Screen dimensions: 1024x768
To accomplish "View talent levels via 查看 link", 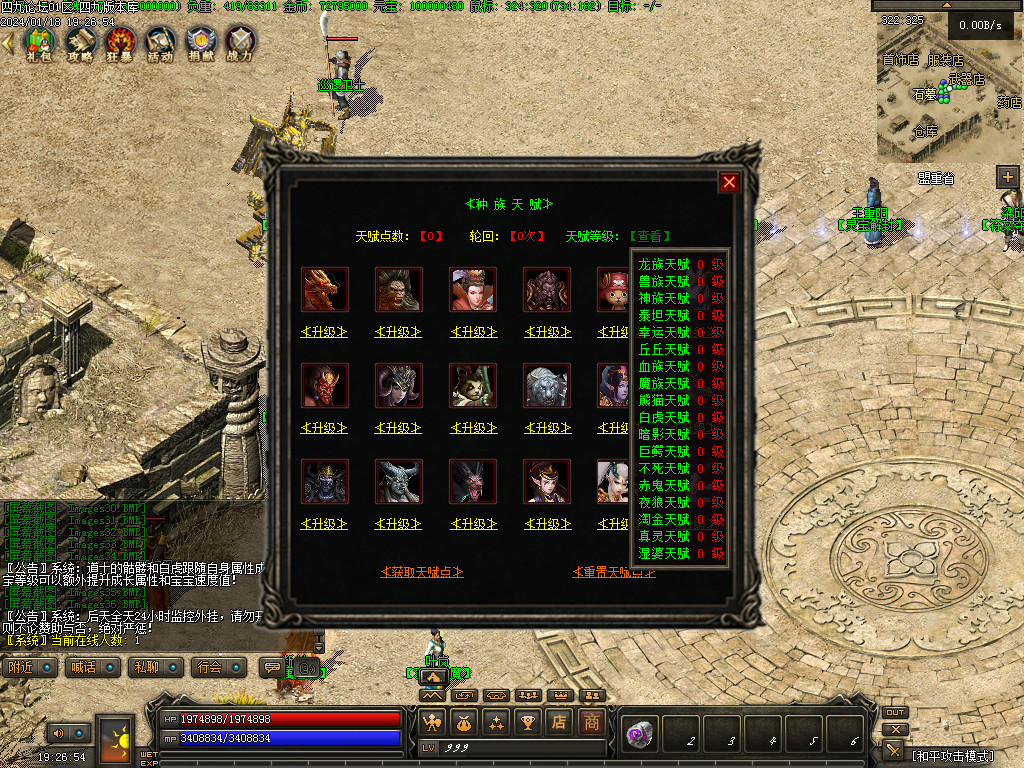I will tap(649, 237).
